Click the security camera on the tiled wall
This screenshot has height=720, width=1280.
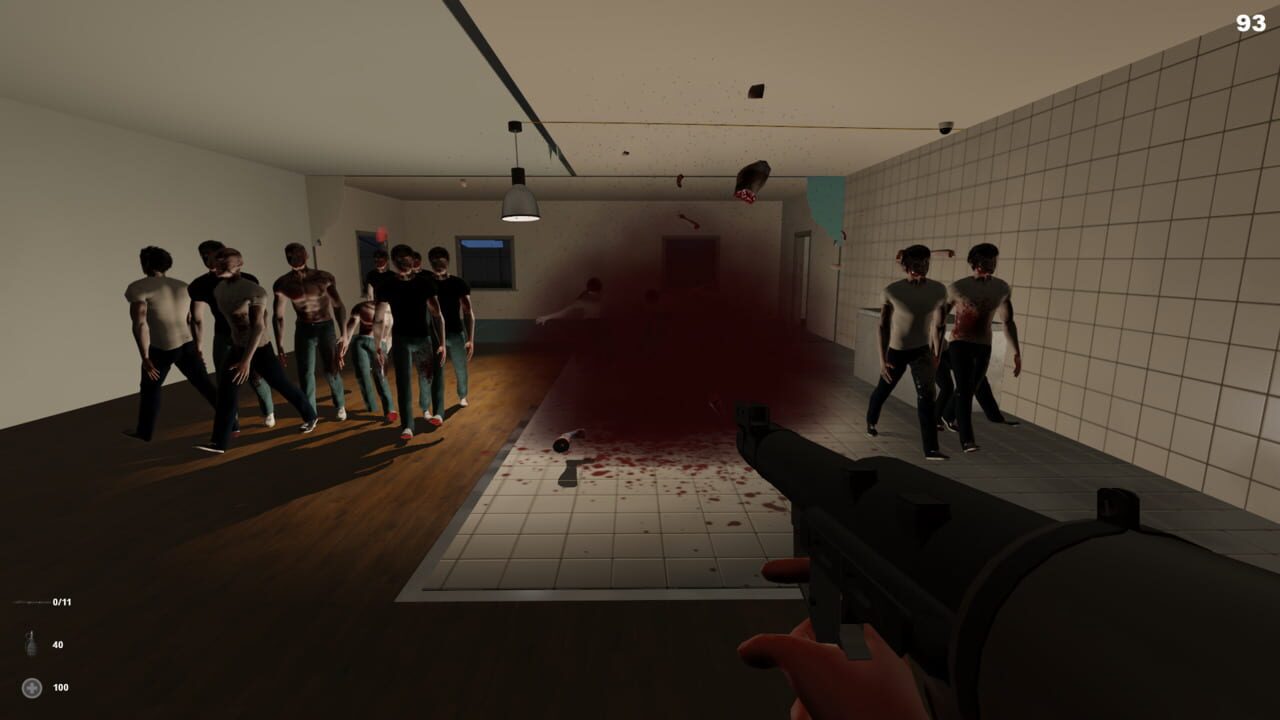coord(944,126)
